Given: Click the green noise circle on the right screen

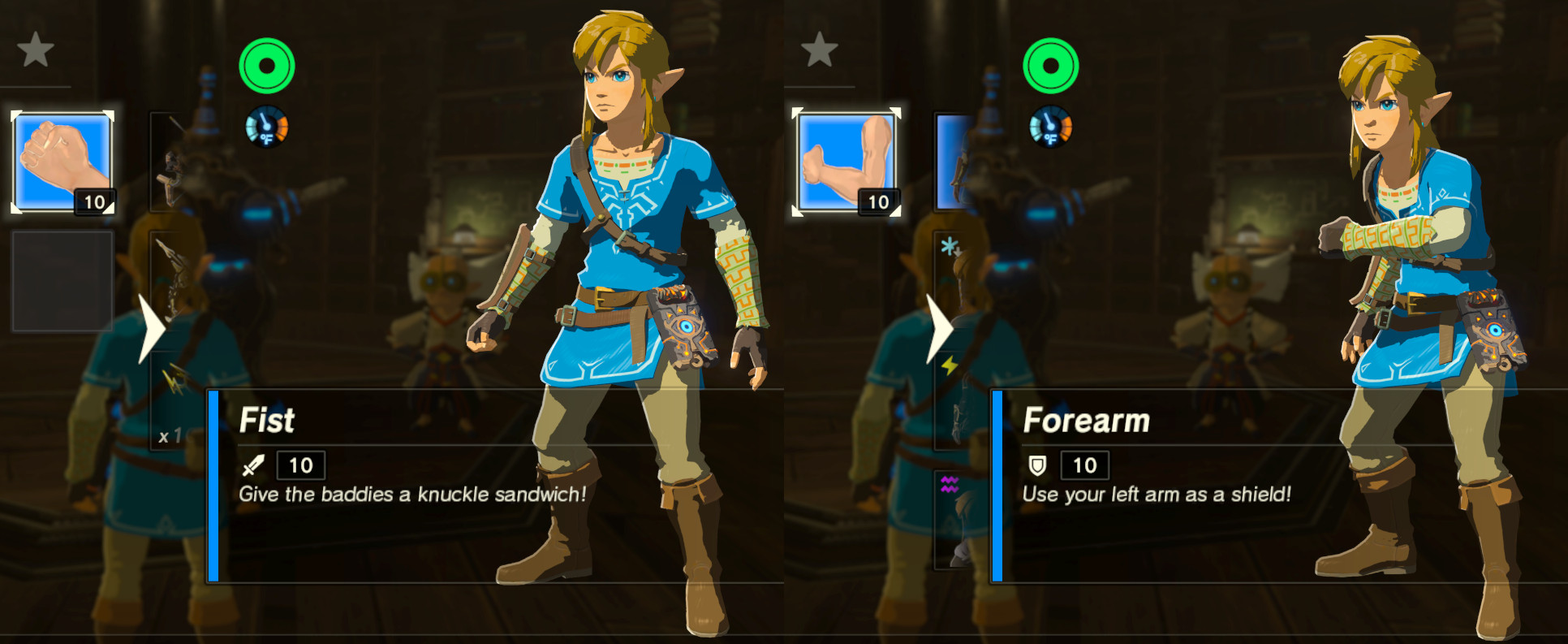Looking at the screenshot, I should pos(1050,65).
